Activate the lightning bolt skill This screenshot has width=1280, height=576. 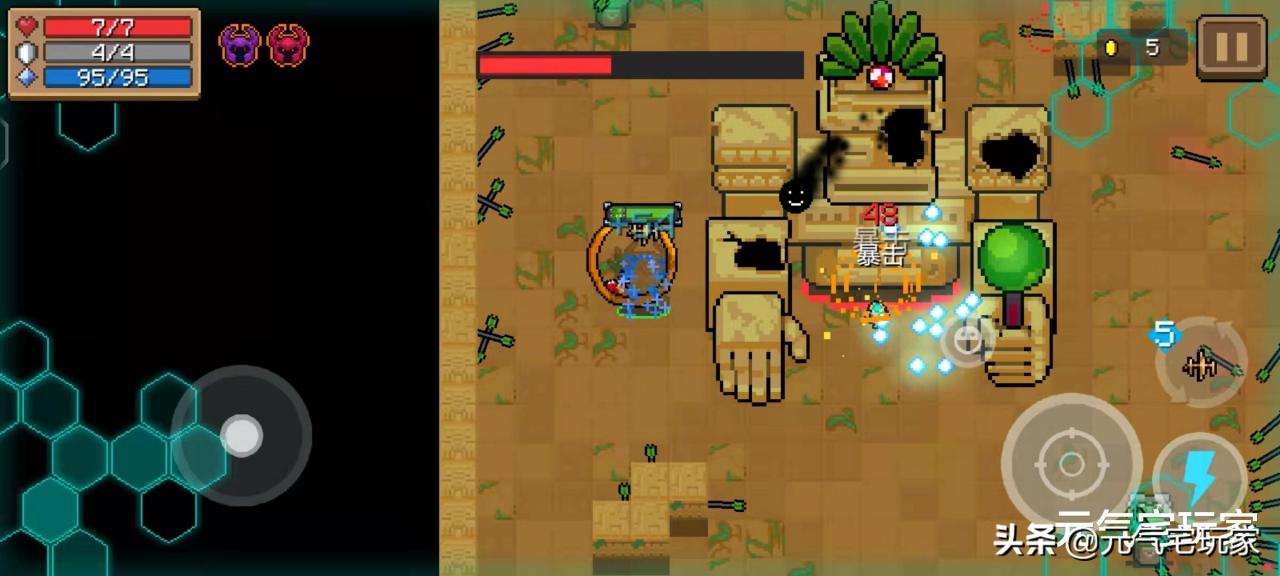tap(1198, 480)
